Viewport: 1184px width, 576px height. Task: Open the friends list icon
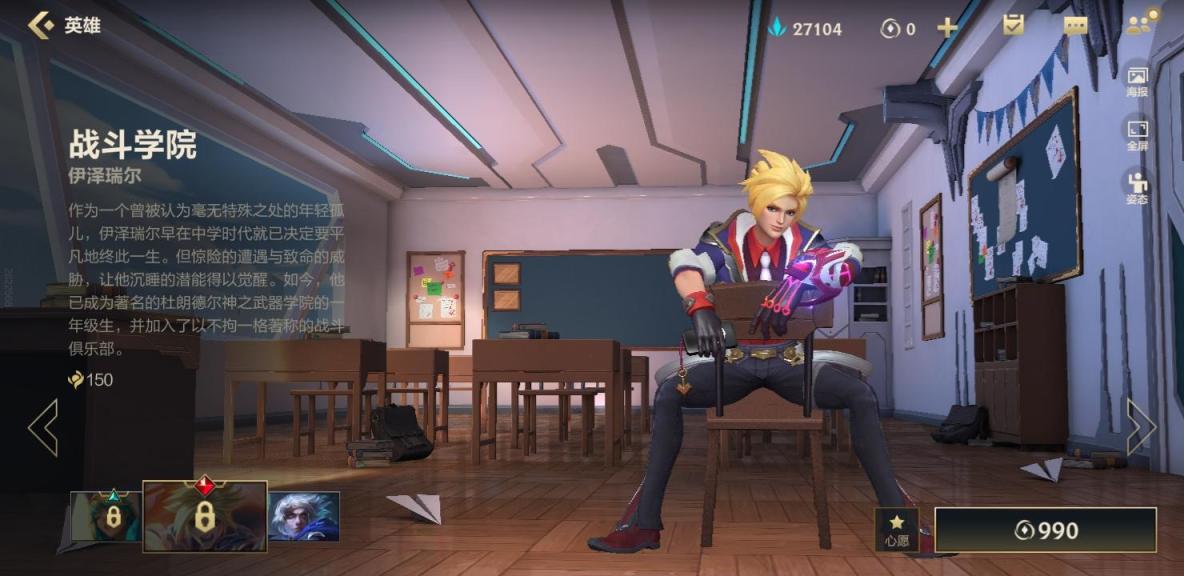coord(1140,24)
